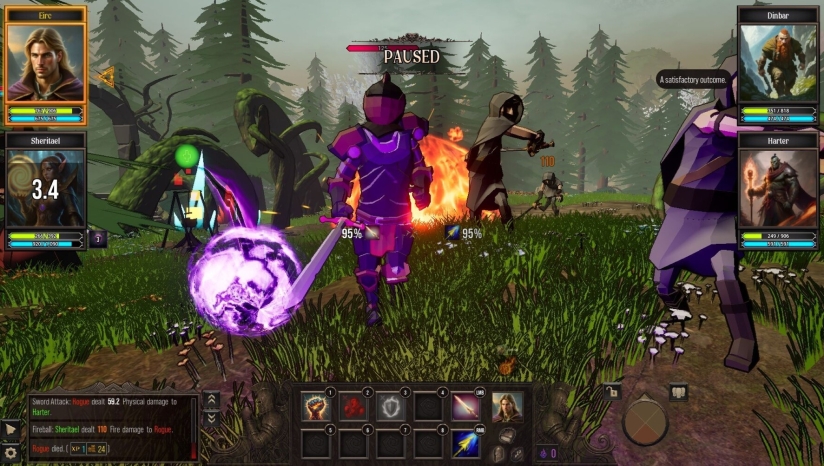Resume the game with the play arrow button
The image size is (824, 466).
coord(11,430)
